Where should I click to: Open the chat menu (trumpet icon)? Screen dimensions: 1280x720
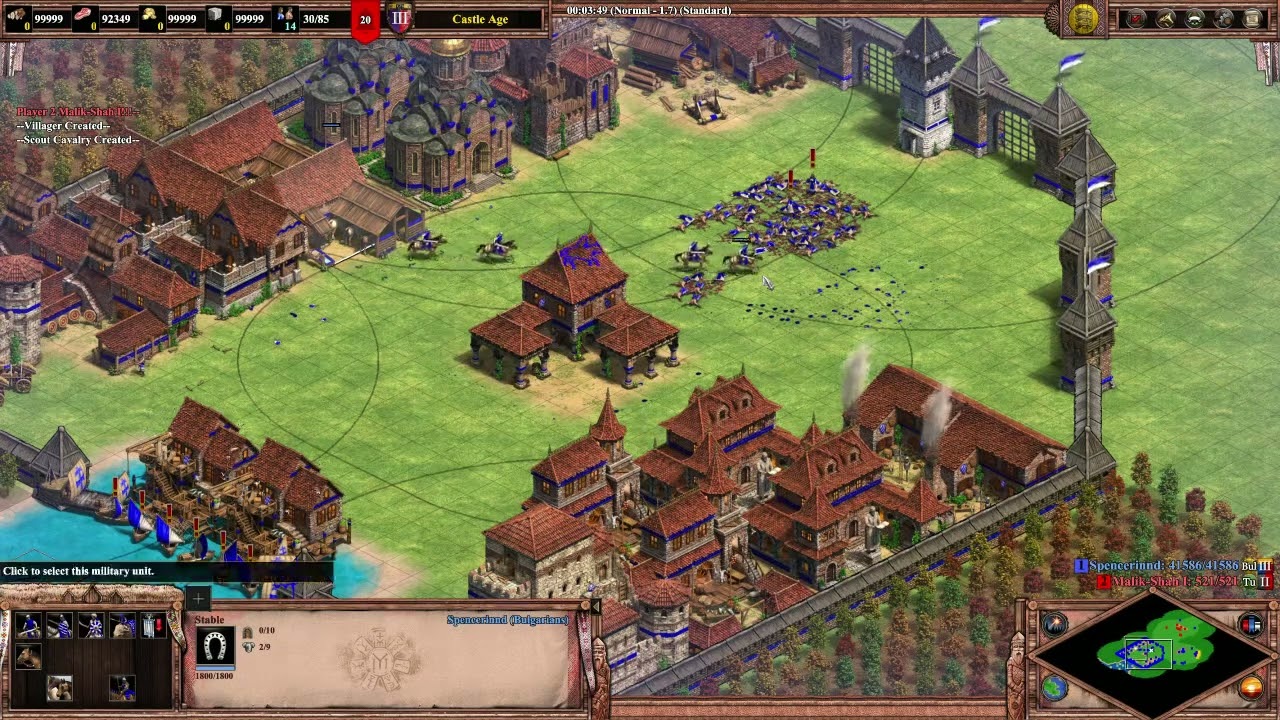[x=1165, y=18]
